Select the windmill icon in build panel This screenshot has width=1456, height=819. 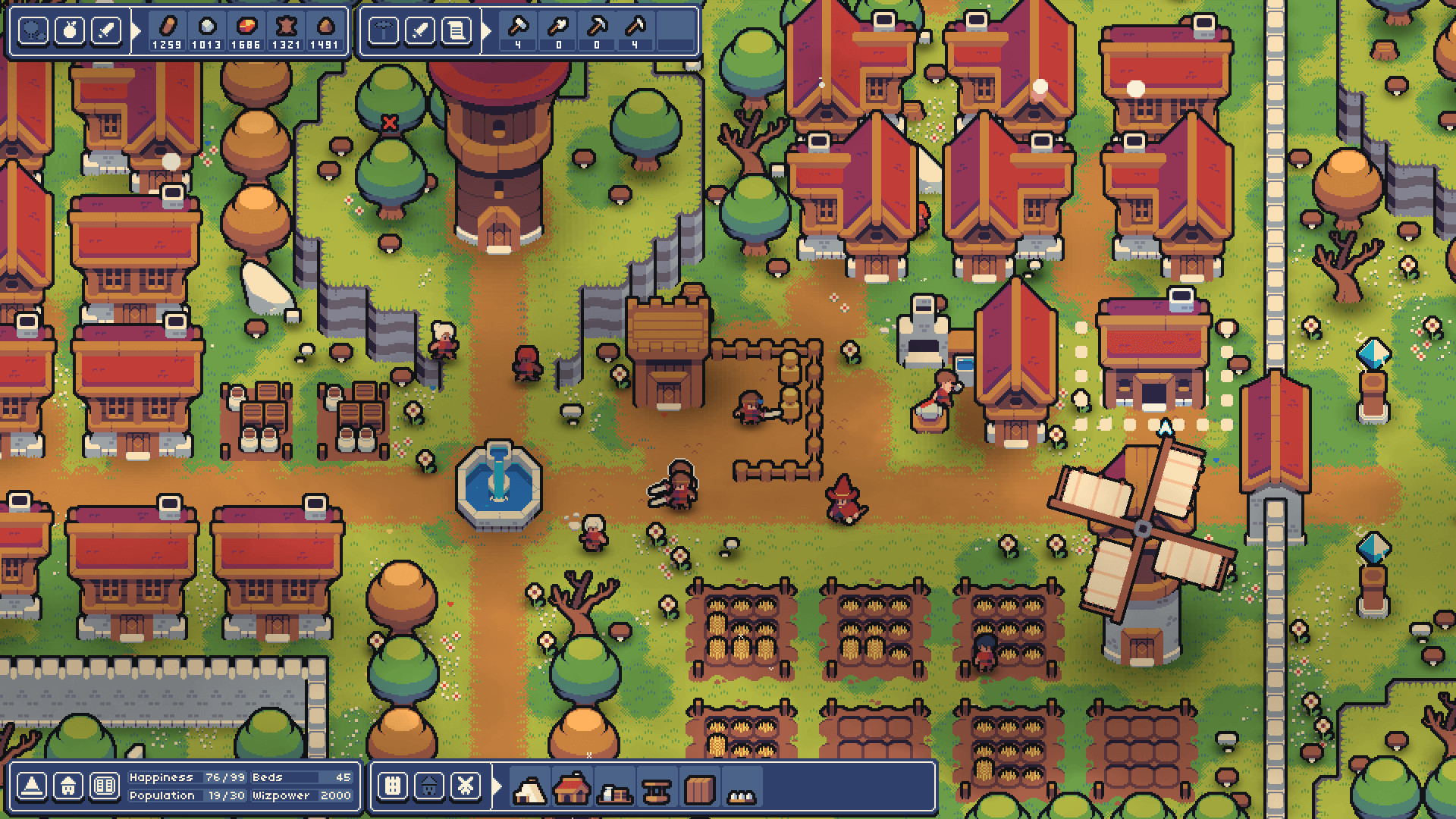click(465, 786)
